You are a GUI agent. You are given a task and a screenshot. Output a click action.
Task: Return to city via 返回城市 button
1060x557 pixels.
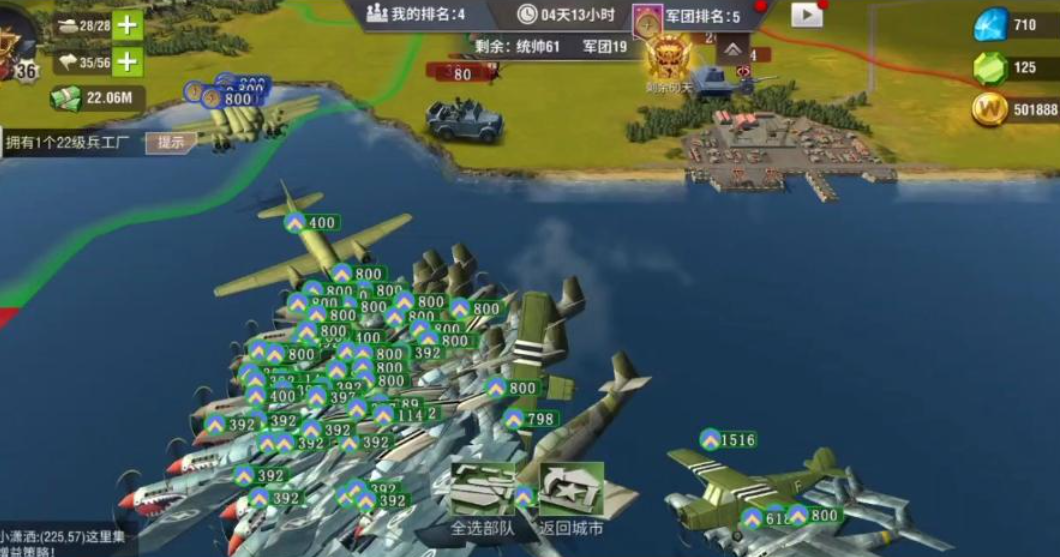point(571,498)
